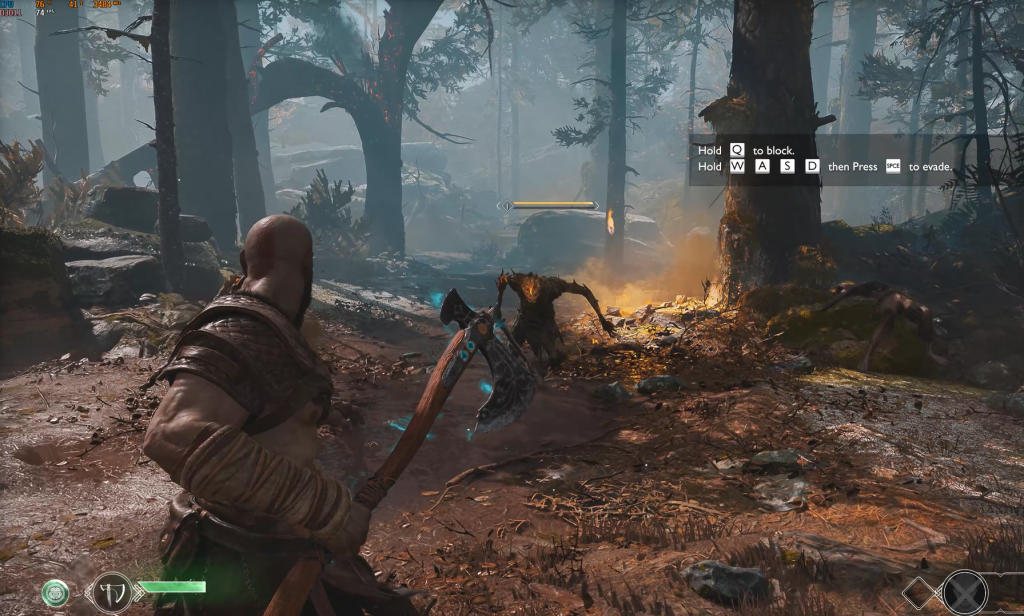Select the Leviathan Axe weapon icon
This screenshot has width=1024, height=616.
coord(111,590)
